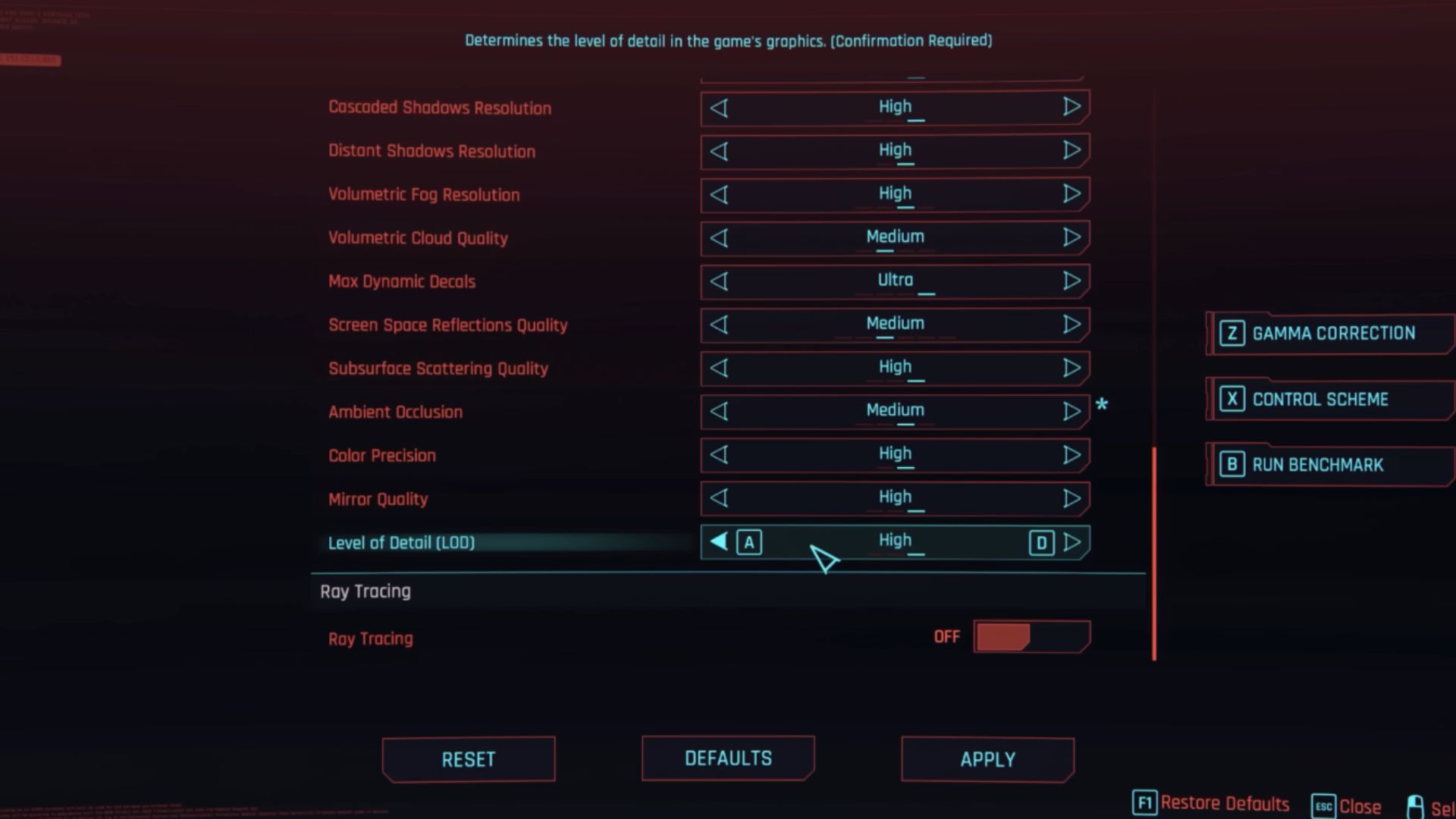Raise Screen Space Reflections Quality one step
Viewport: 1456px width, 819px height.
point(1072,325)
